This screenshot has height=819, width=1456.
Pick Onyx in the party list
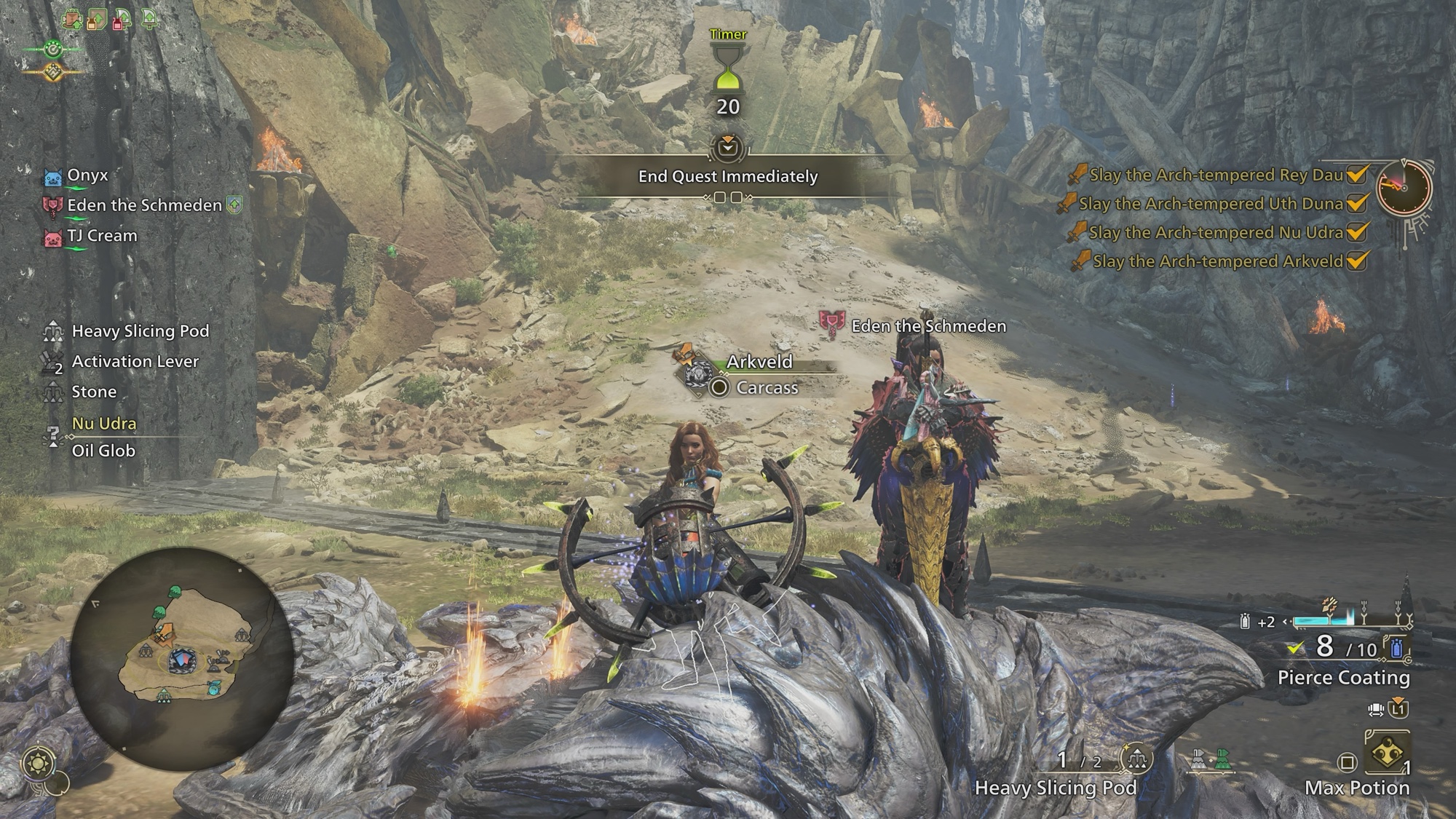(x=87, y=175)
